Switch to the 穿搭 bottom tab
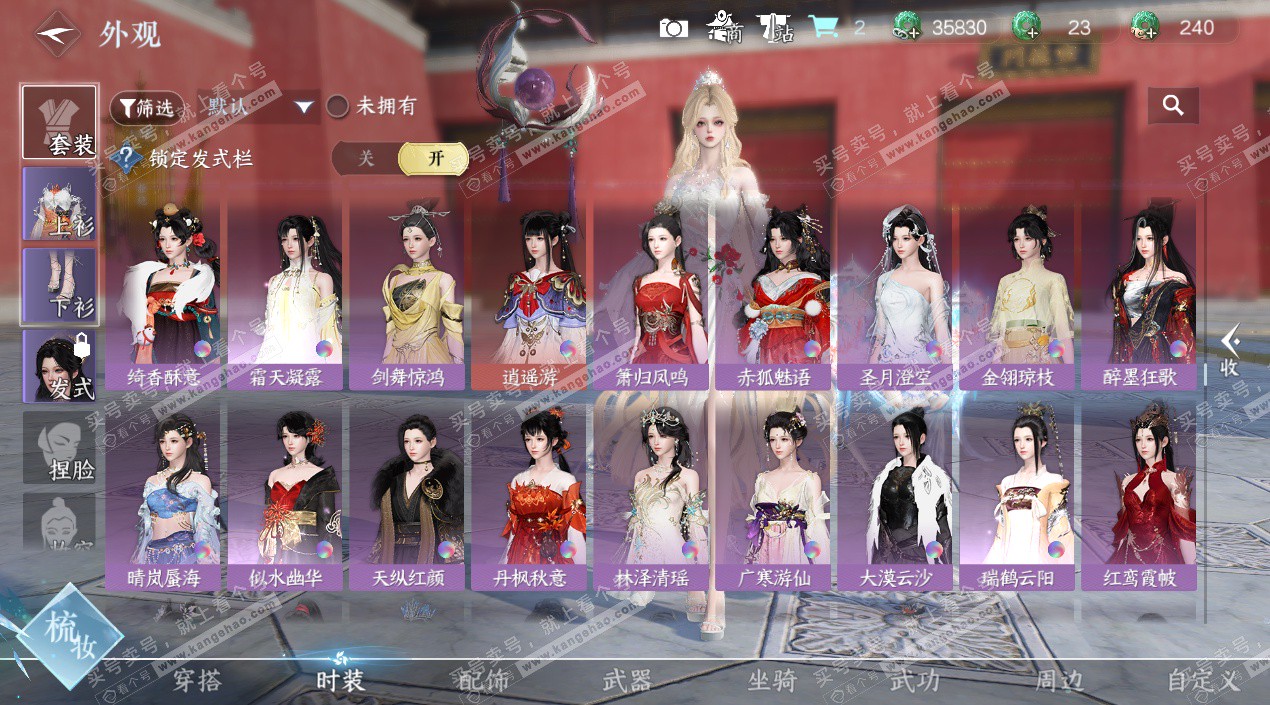 point(197,681)
